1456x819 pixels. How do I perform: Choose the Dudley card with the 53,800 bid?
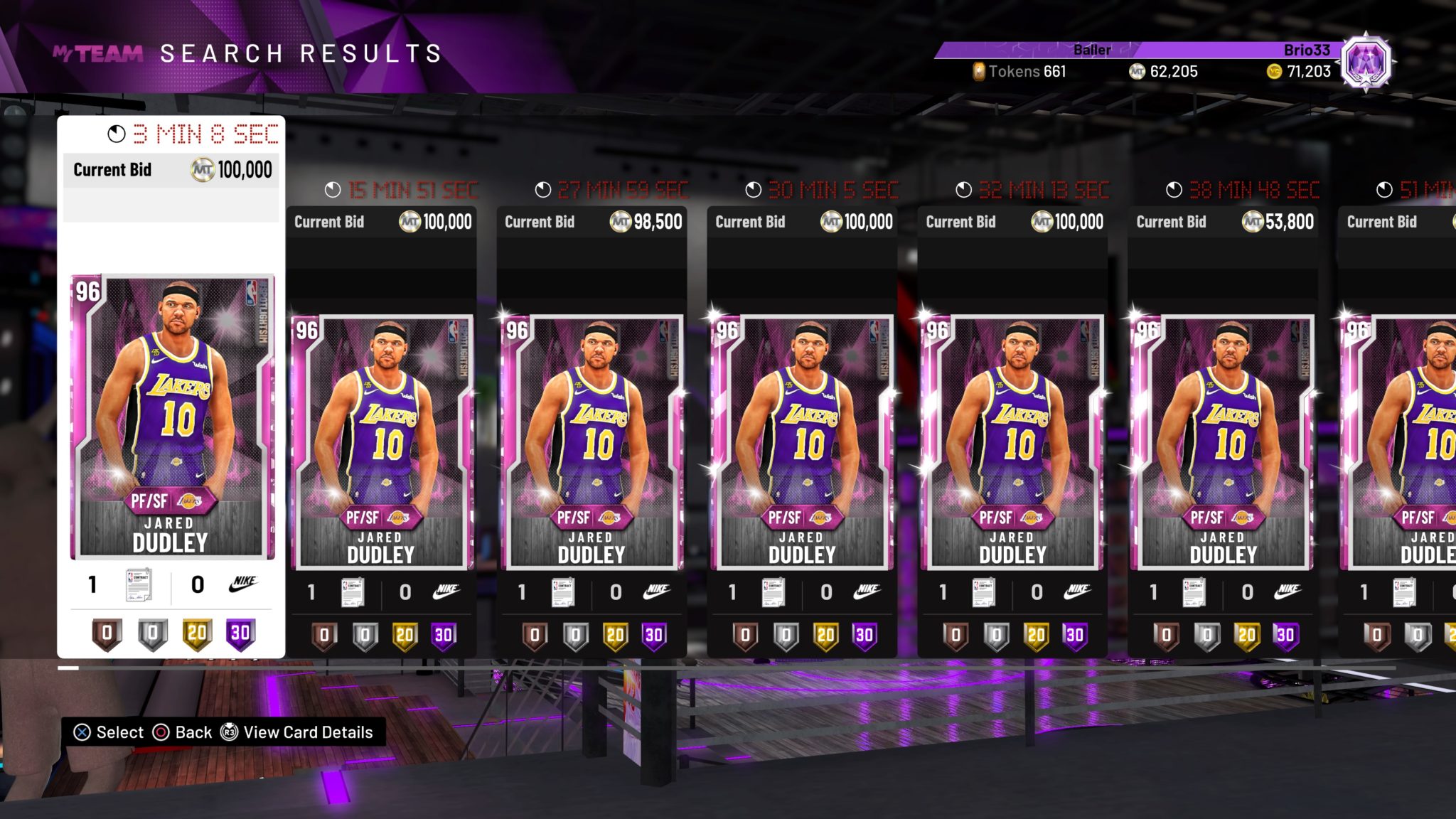point(1224,441)
